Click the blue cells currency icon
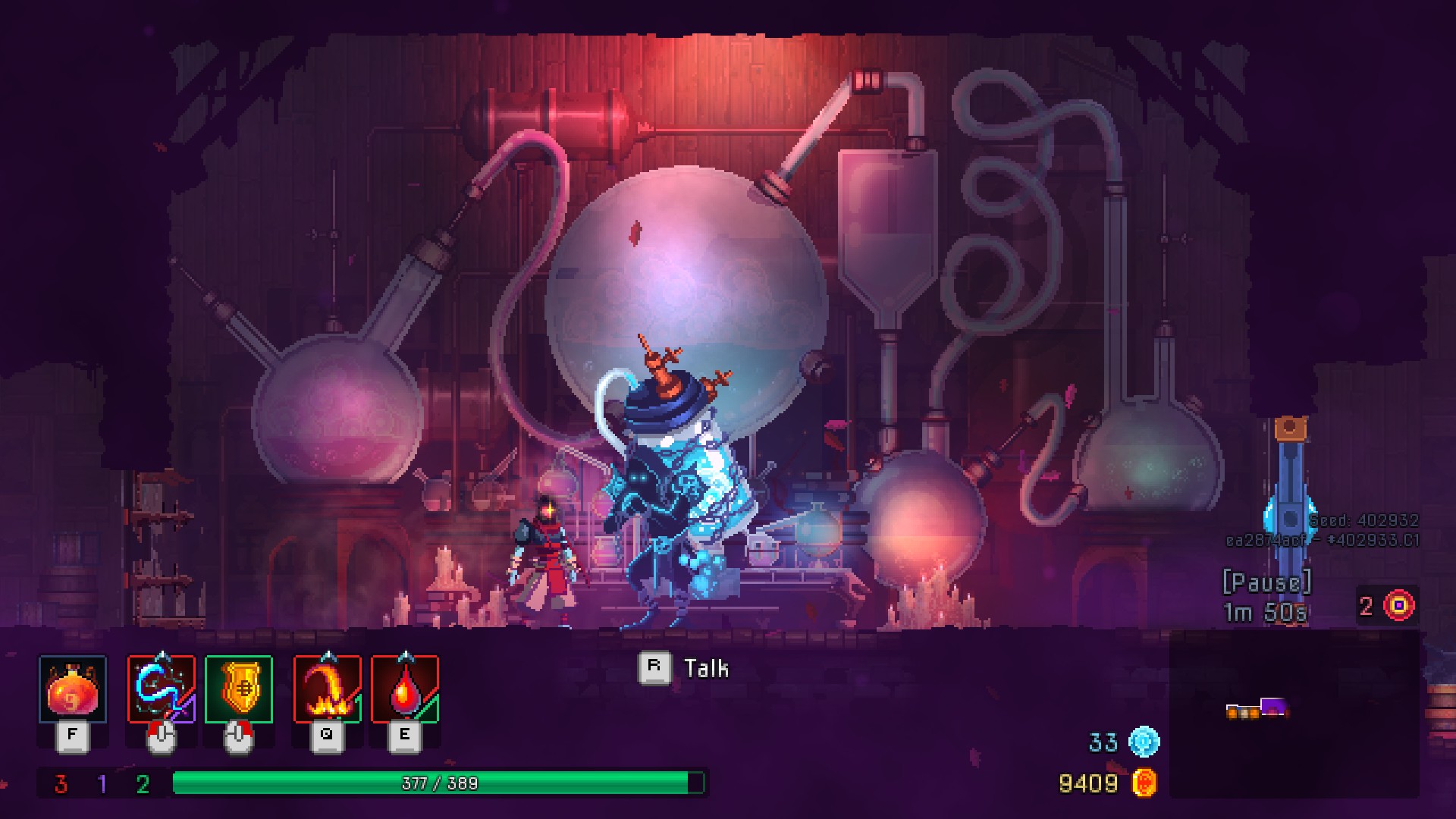 coord(1144,742)
